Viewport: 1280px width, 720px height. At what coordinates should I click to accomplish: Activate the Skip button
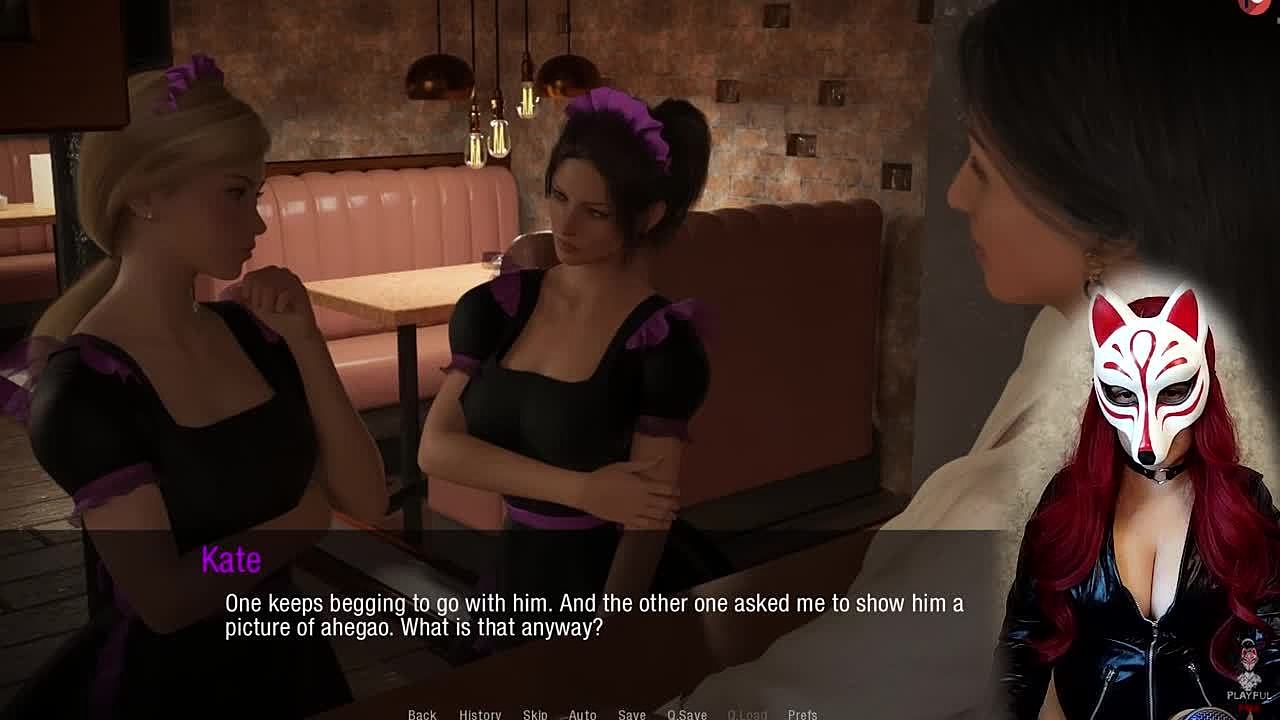tap(535, 714)
